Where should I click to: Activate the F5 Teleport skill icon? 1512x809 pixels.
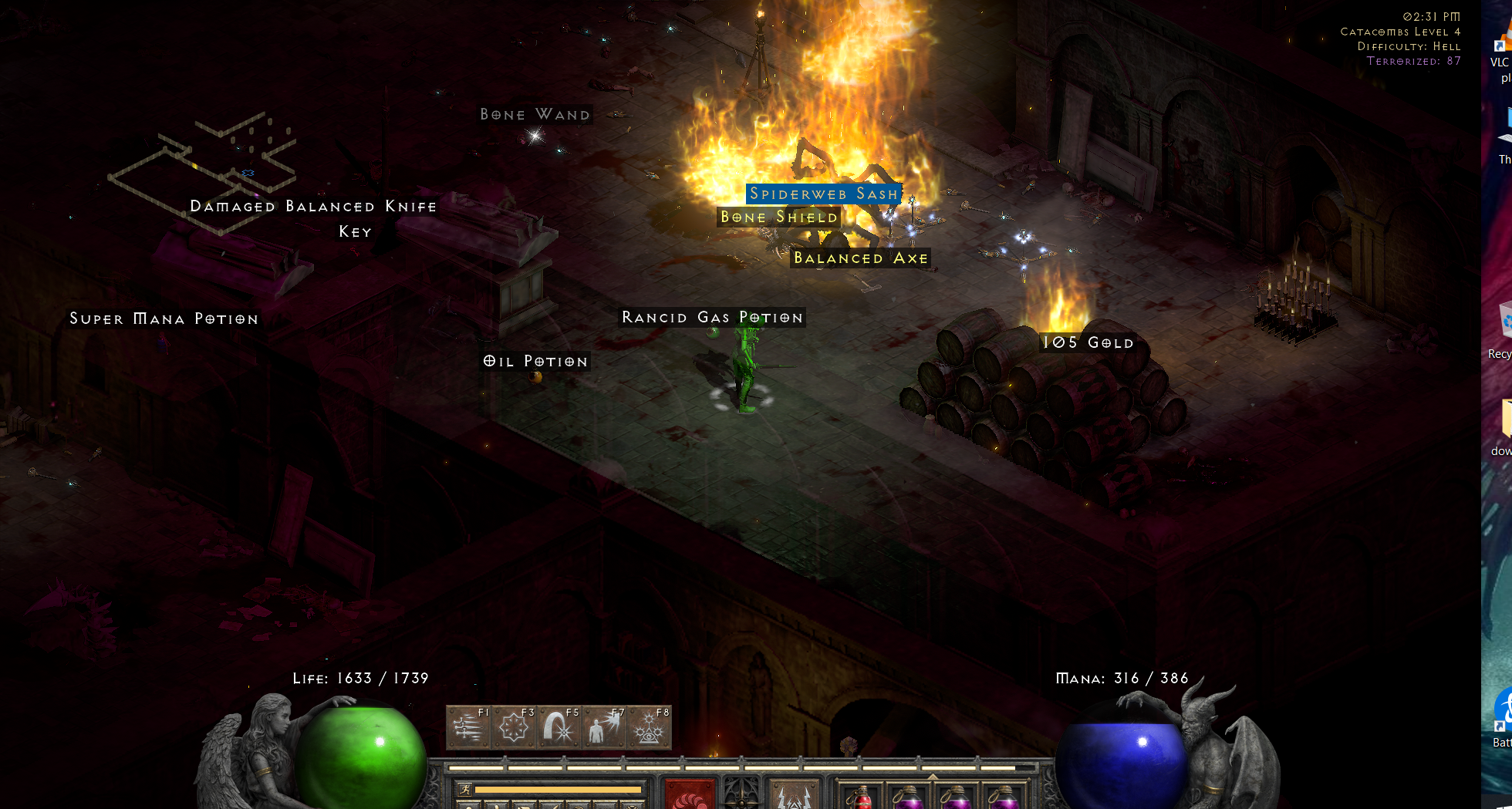click(560, 726)
